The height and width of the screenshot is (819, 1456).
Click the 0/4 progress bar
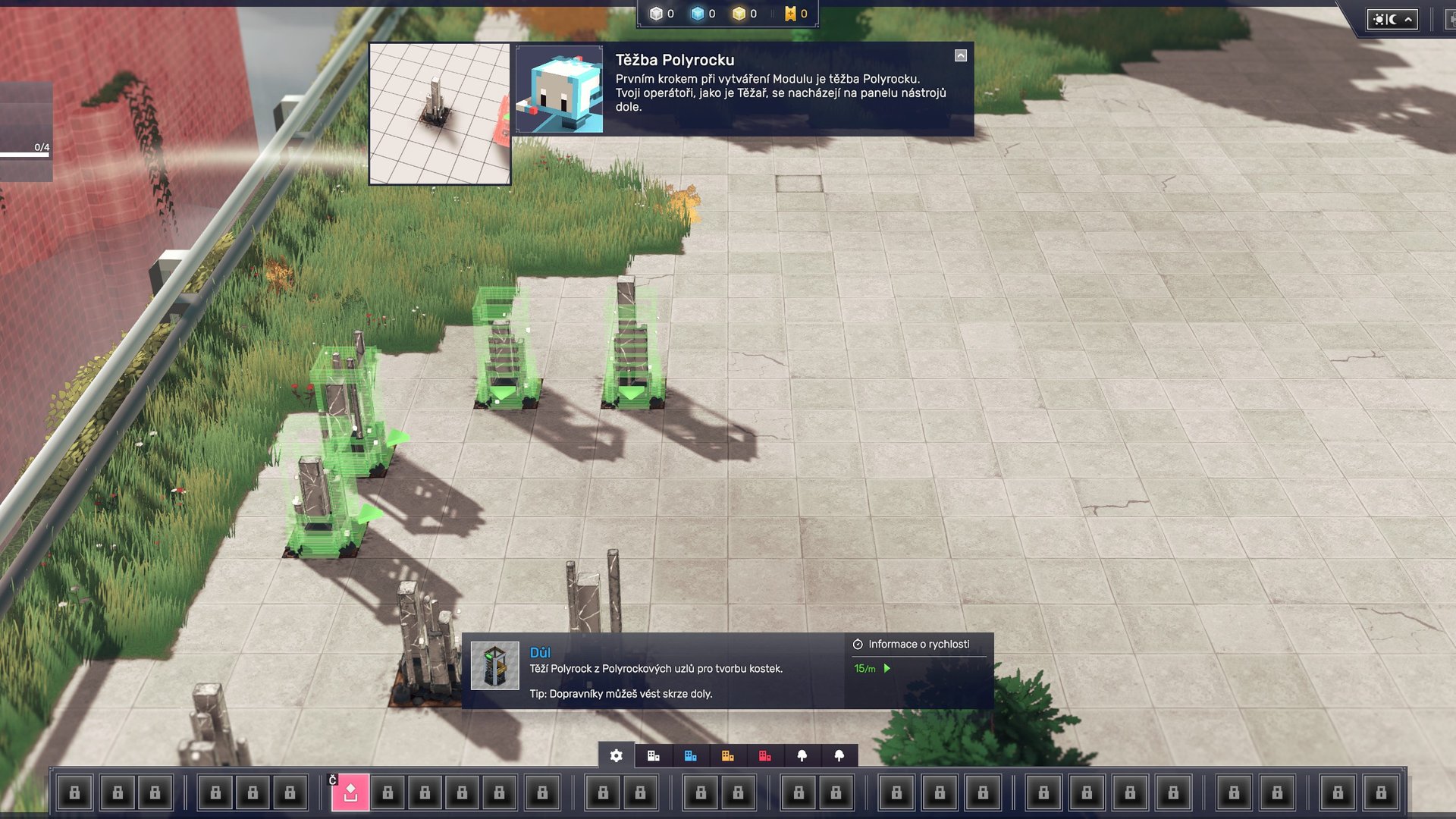pos(29,152)
